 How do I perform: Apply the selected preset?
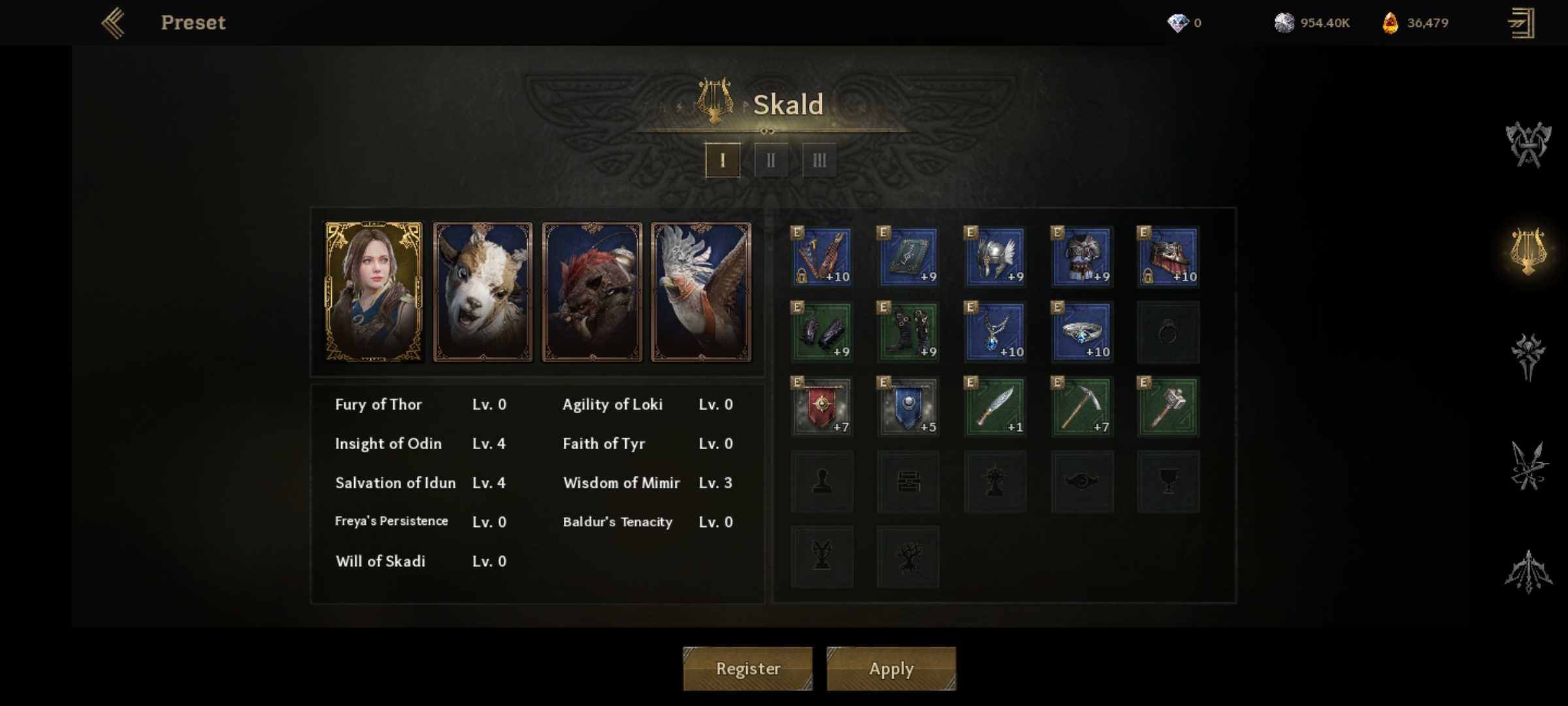click(x=891, y=668)
